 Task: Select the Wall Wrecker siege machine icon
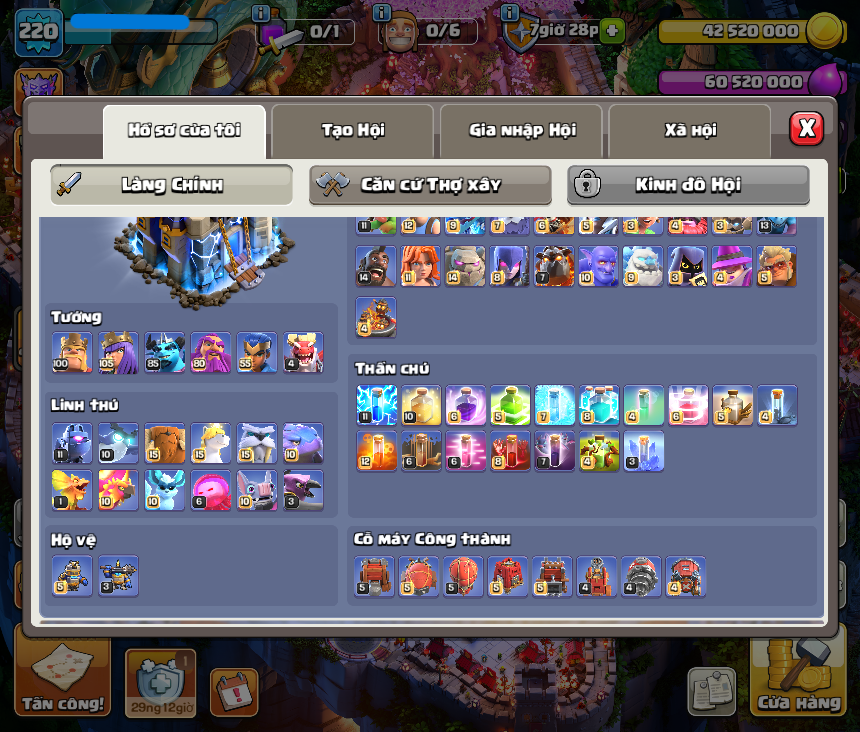[374, 577]
